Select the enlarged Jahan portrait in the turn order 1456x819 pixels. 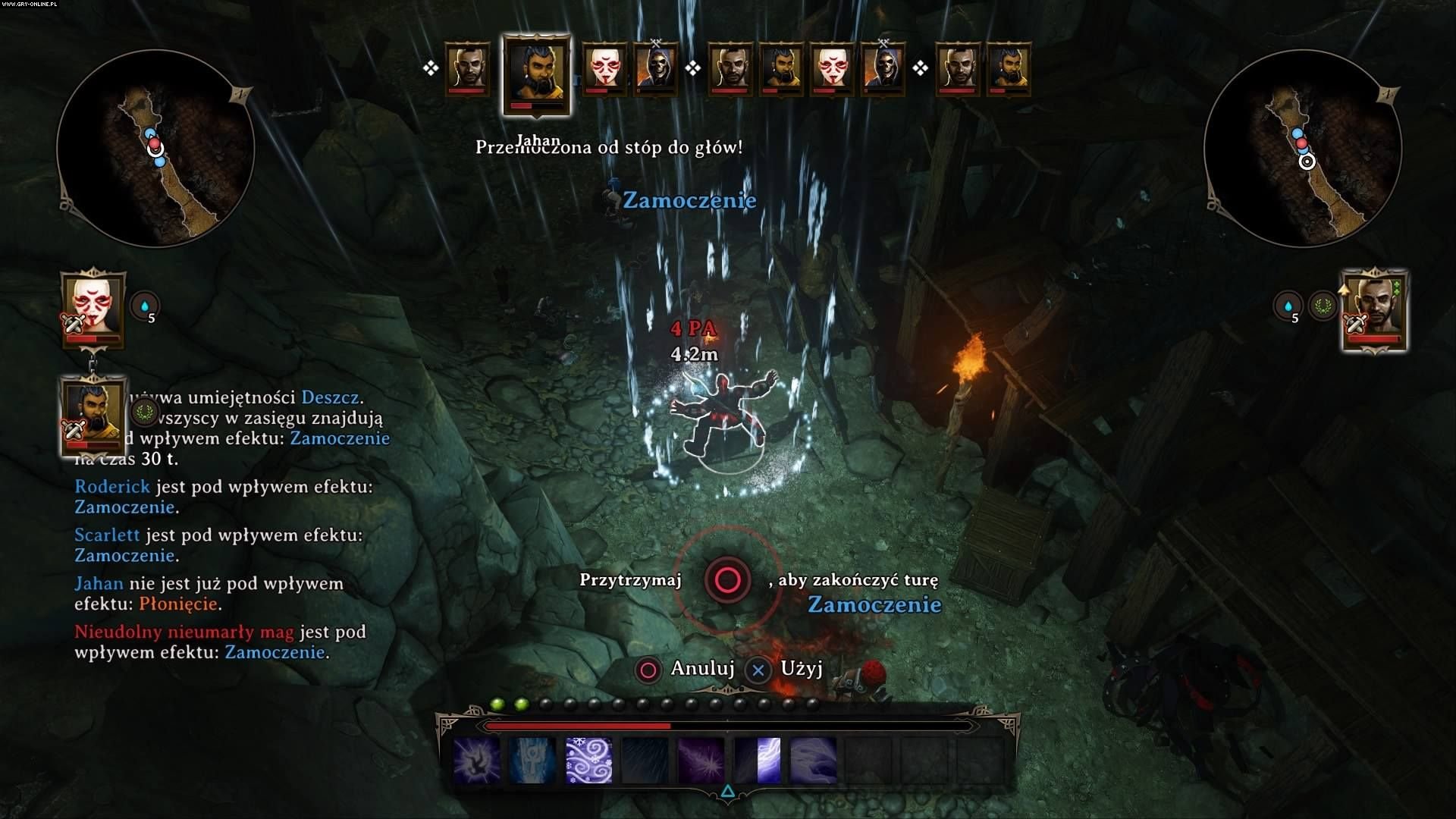click(x=536, y=74)
